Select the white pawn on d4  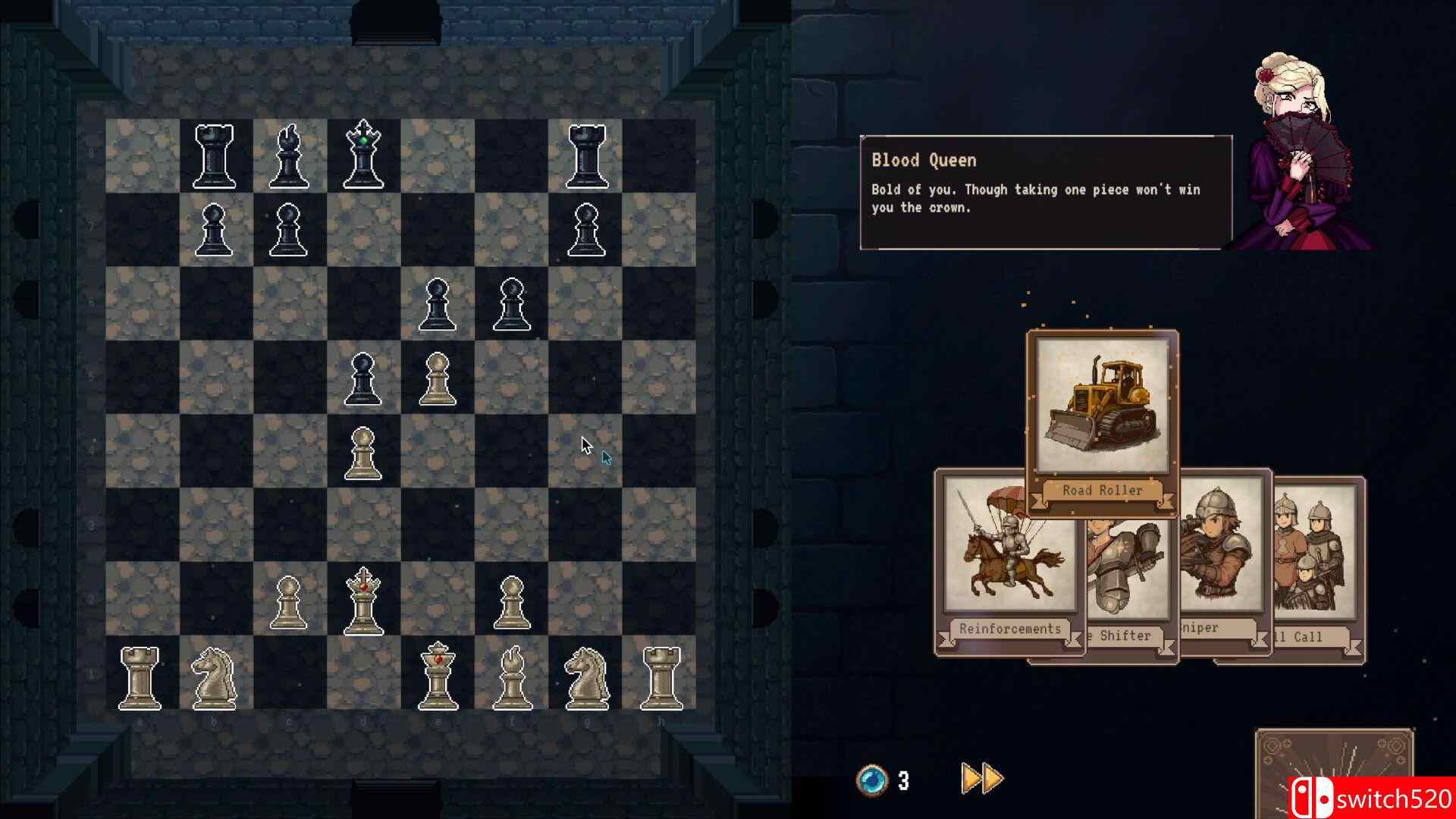[363, 452]
